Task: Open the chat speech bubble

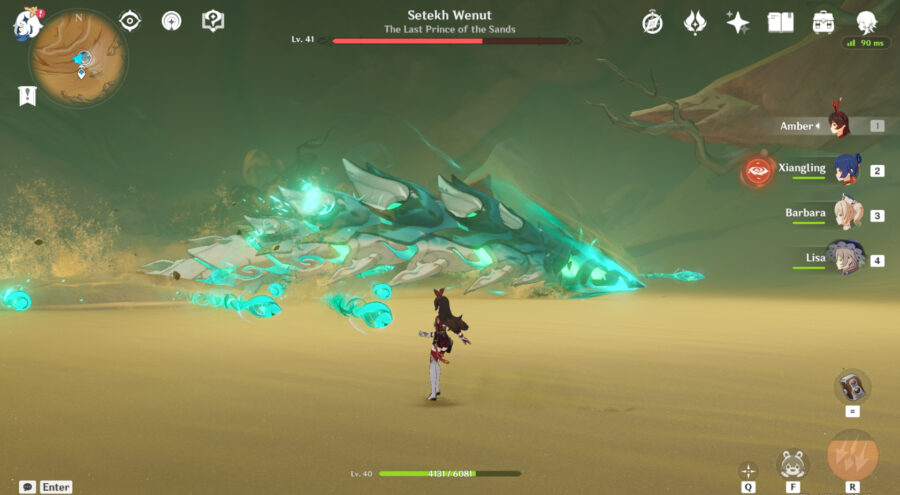Action: [x=27, y=487]
